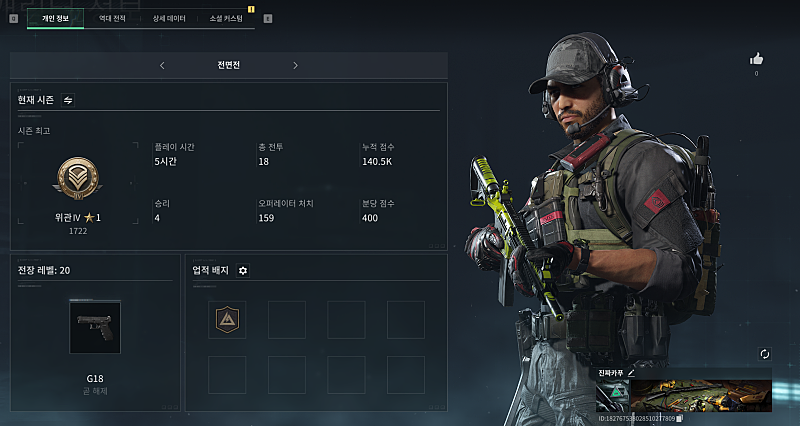
Task: Open the 업적 배지 gear settings
Action: tap(243, 270)
